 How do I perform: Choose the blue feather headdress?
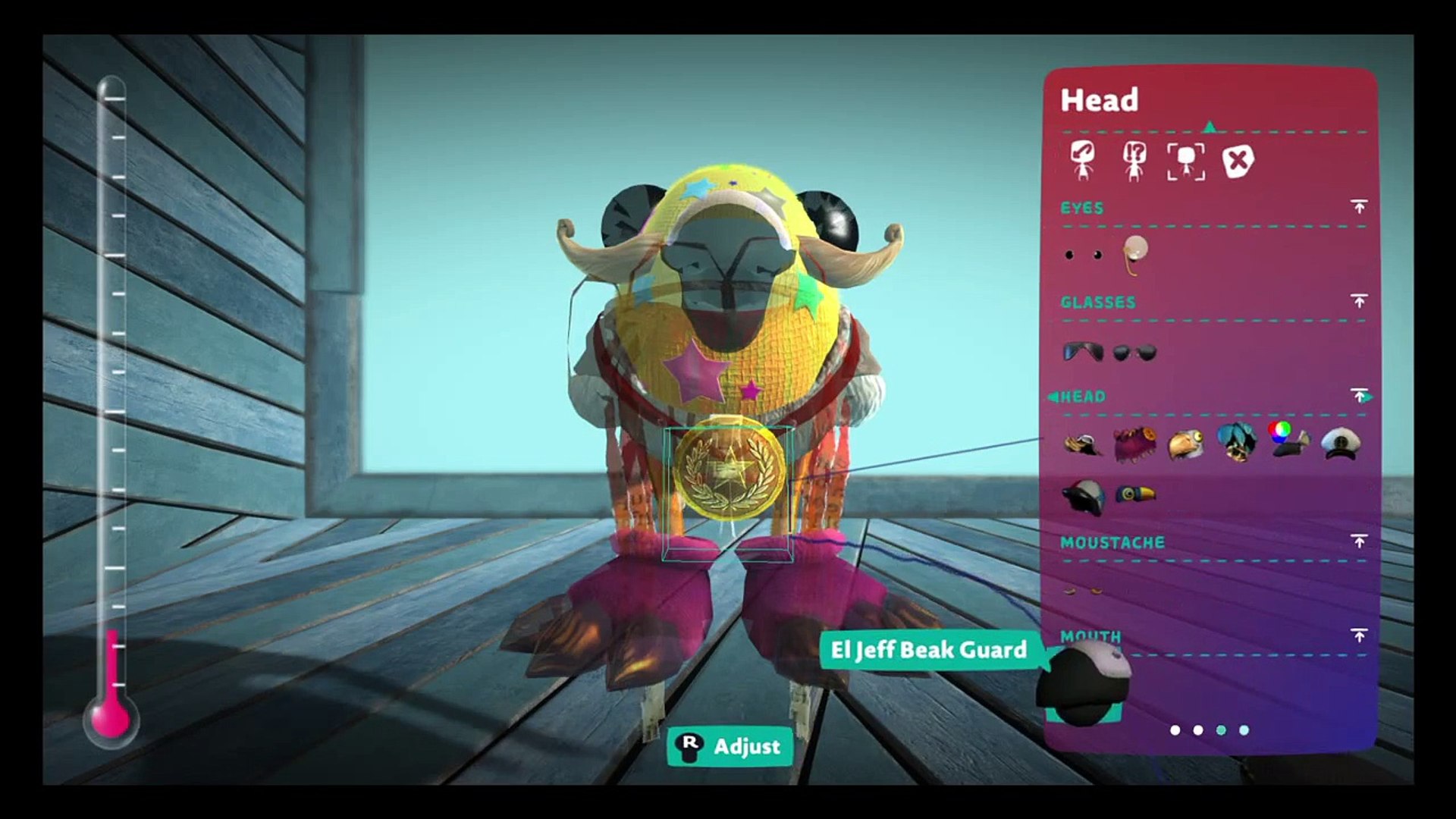[1237, 442]
